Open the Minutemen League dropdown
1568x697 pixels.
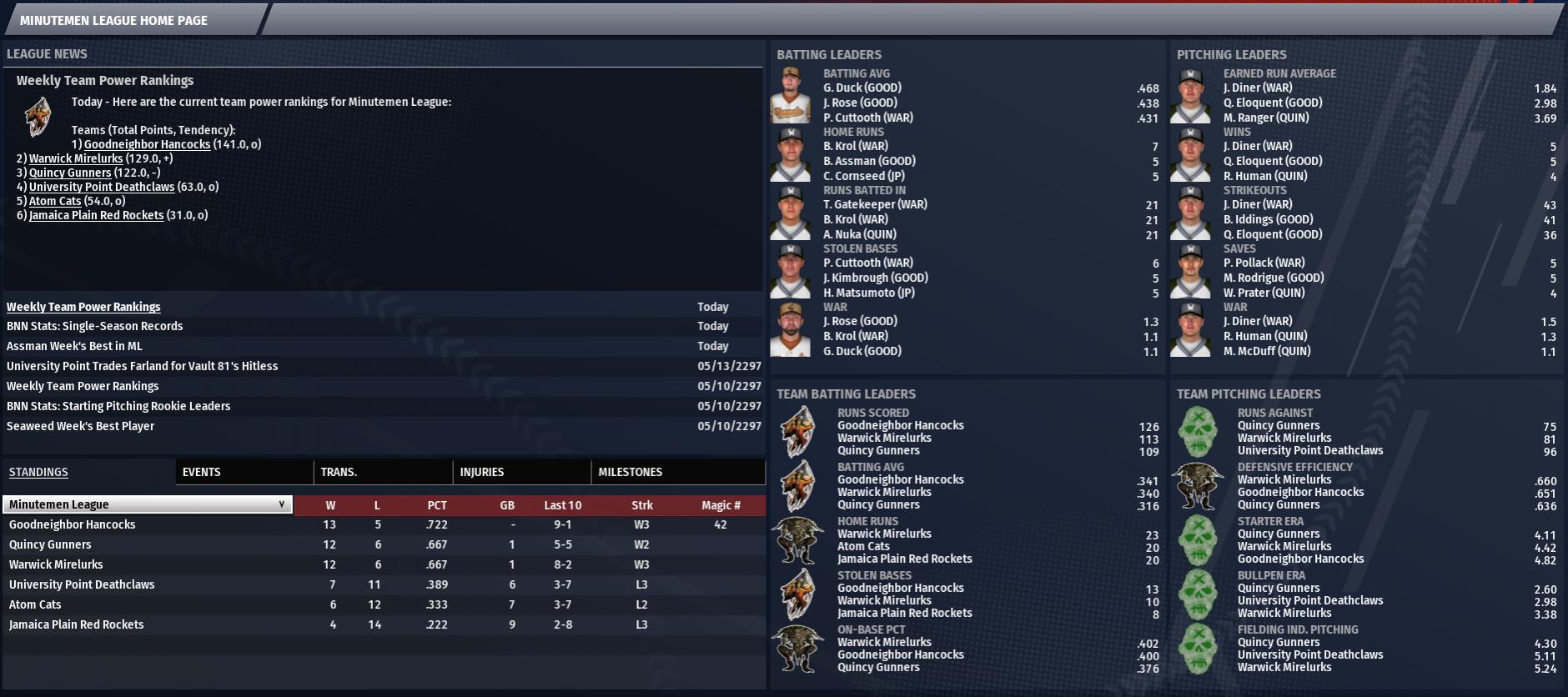(148, 504)
